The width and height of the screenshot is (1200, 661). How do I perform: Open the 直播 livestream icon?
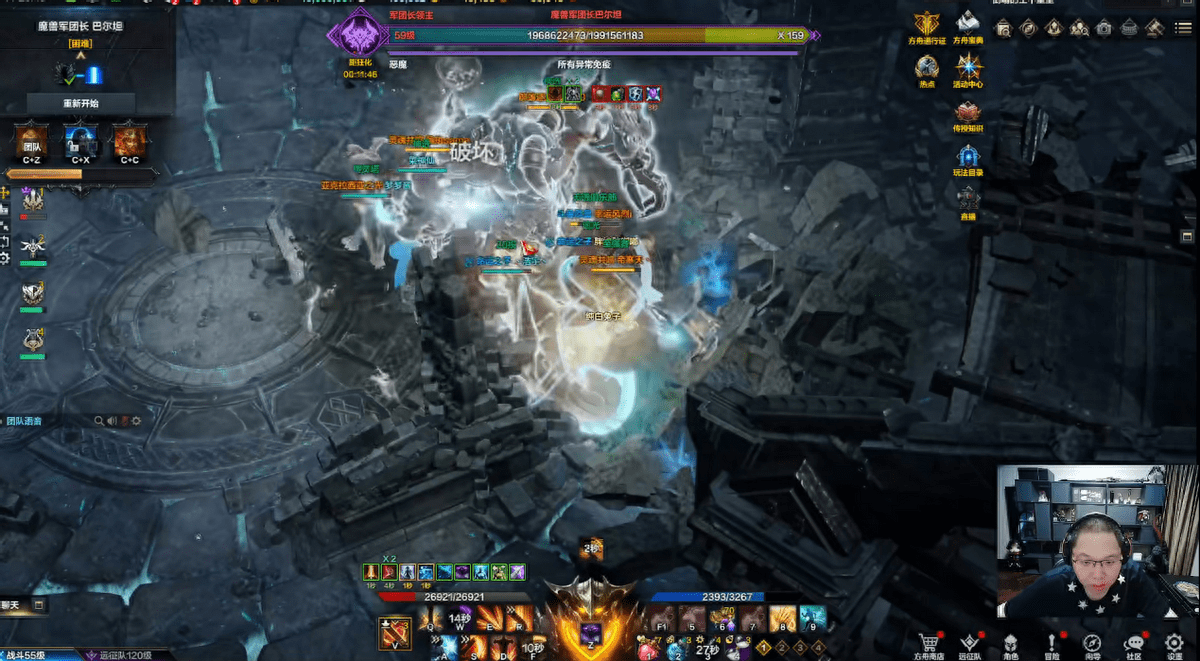point(968,200)
